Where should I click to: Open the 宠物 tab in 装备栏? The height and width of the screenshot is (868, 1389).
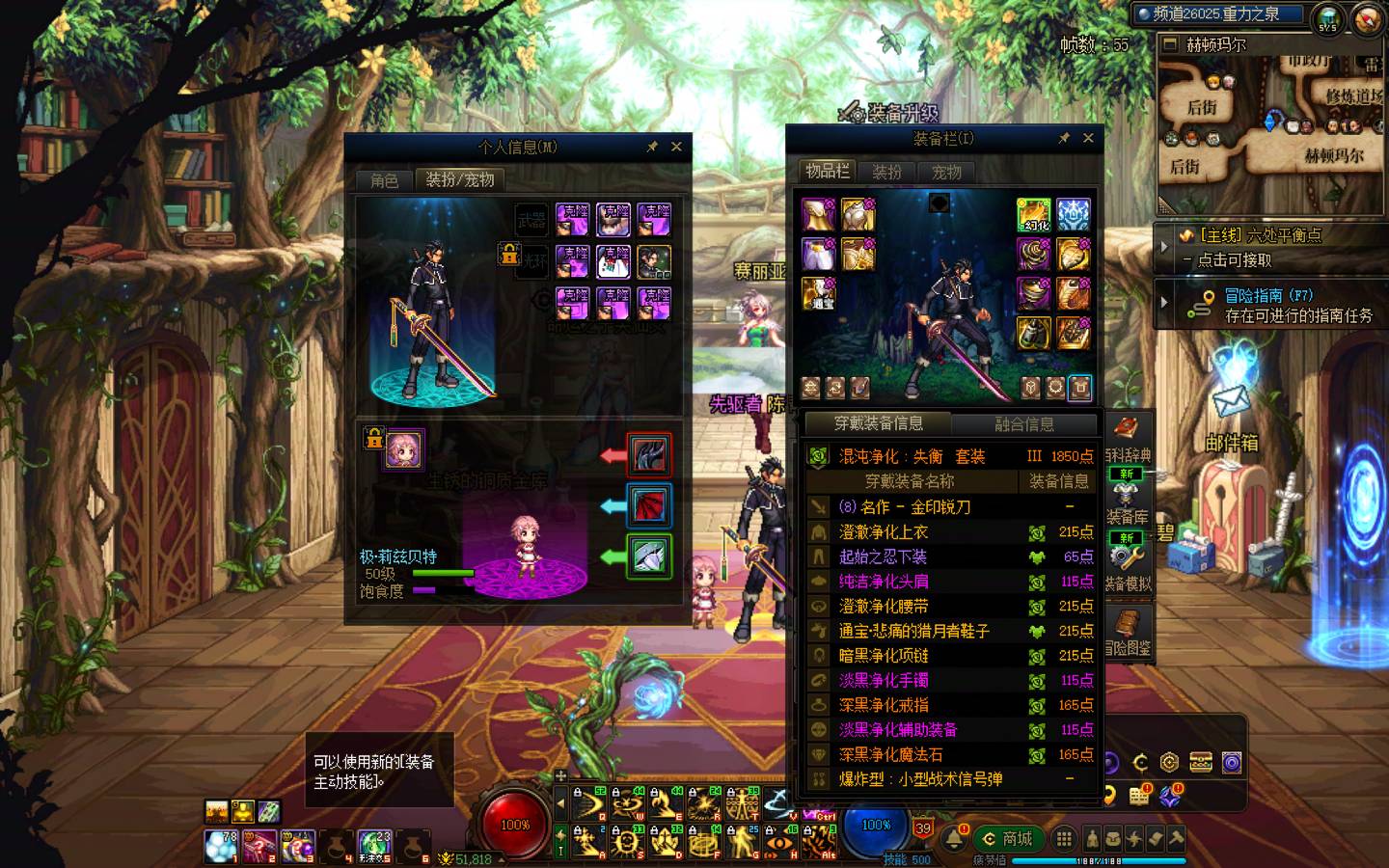click(x=946, y=173)
